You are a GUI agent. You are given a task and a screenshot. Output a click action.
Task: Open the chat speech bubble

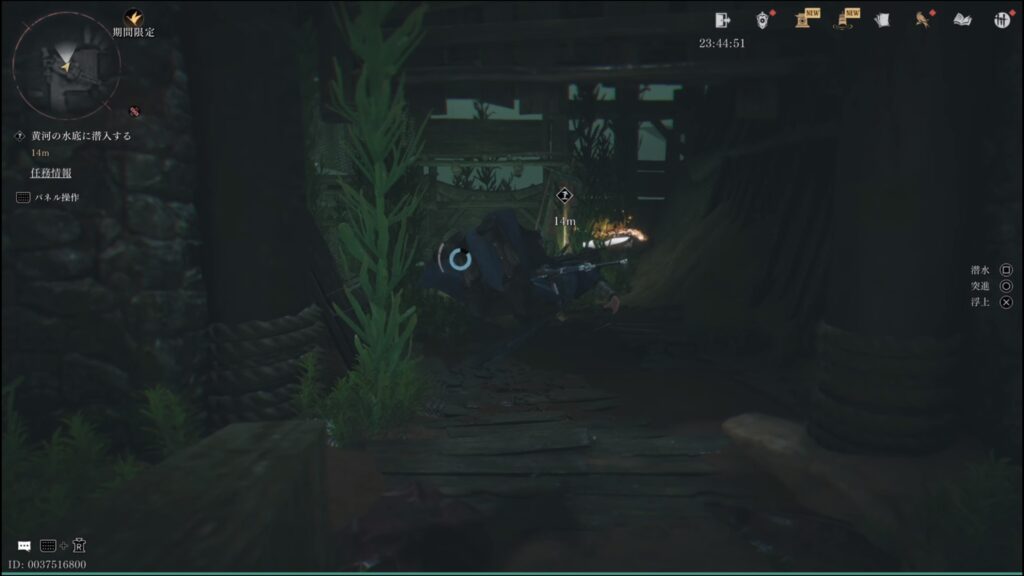click(24, 546)
